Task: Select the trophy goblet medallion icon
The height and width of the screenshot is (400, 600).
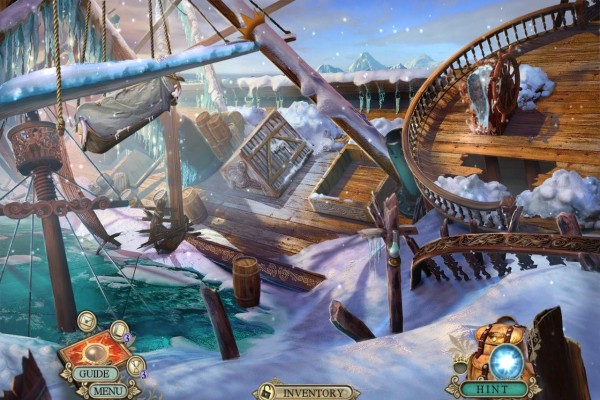Action: (136, 366)
